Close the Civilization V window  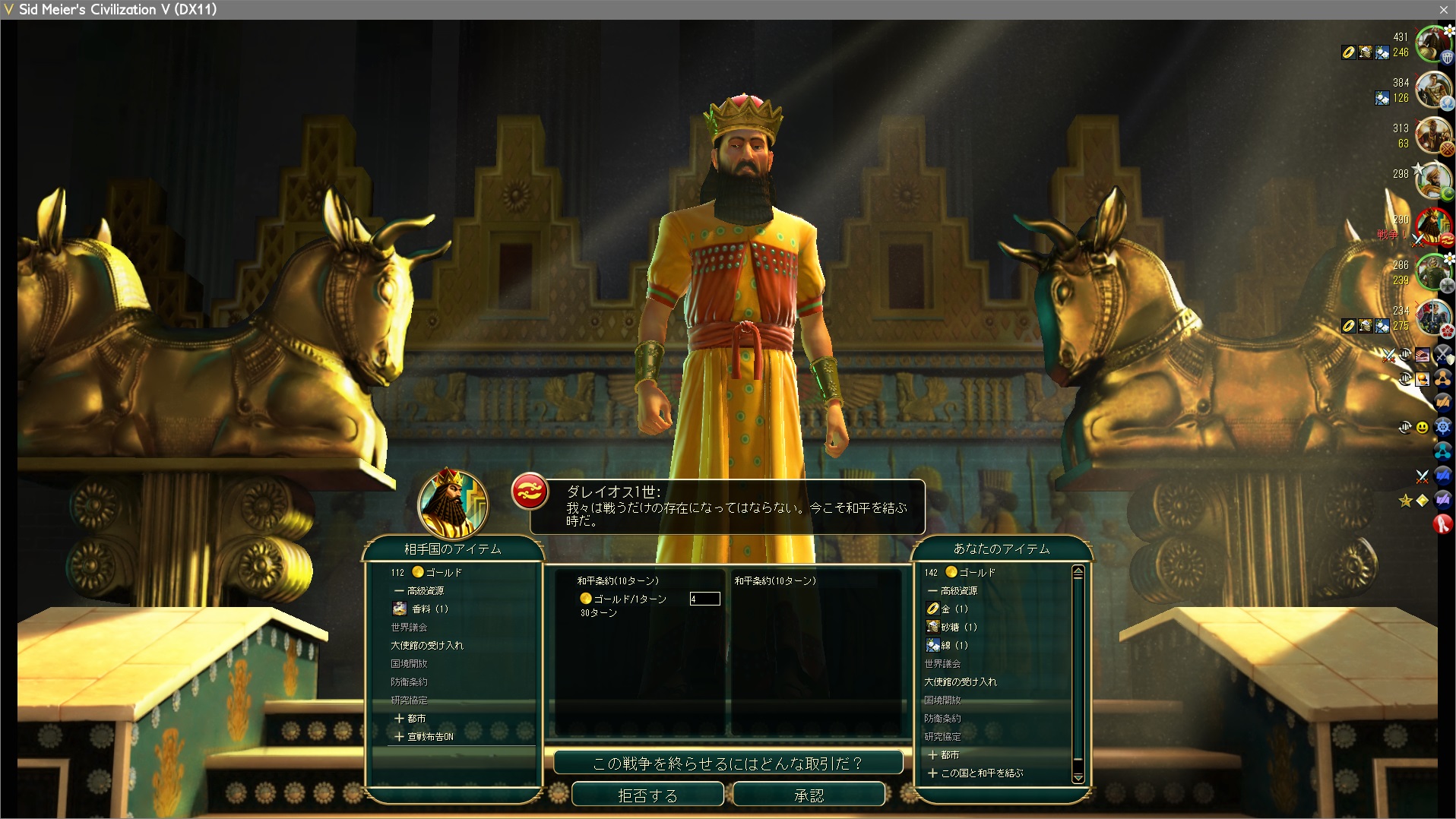coord(1443,9)
